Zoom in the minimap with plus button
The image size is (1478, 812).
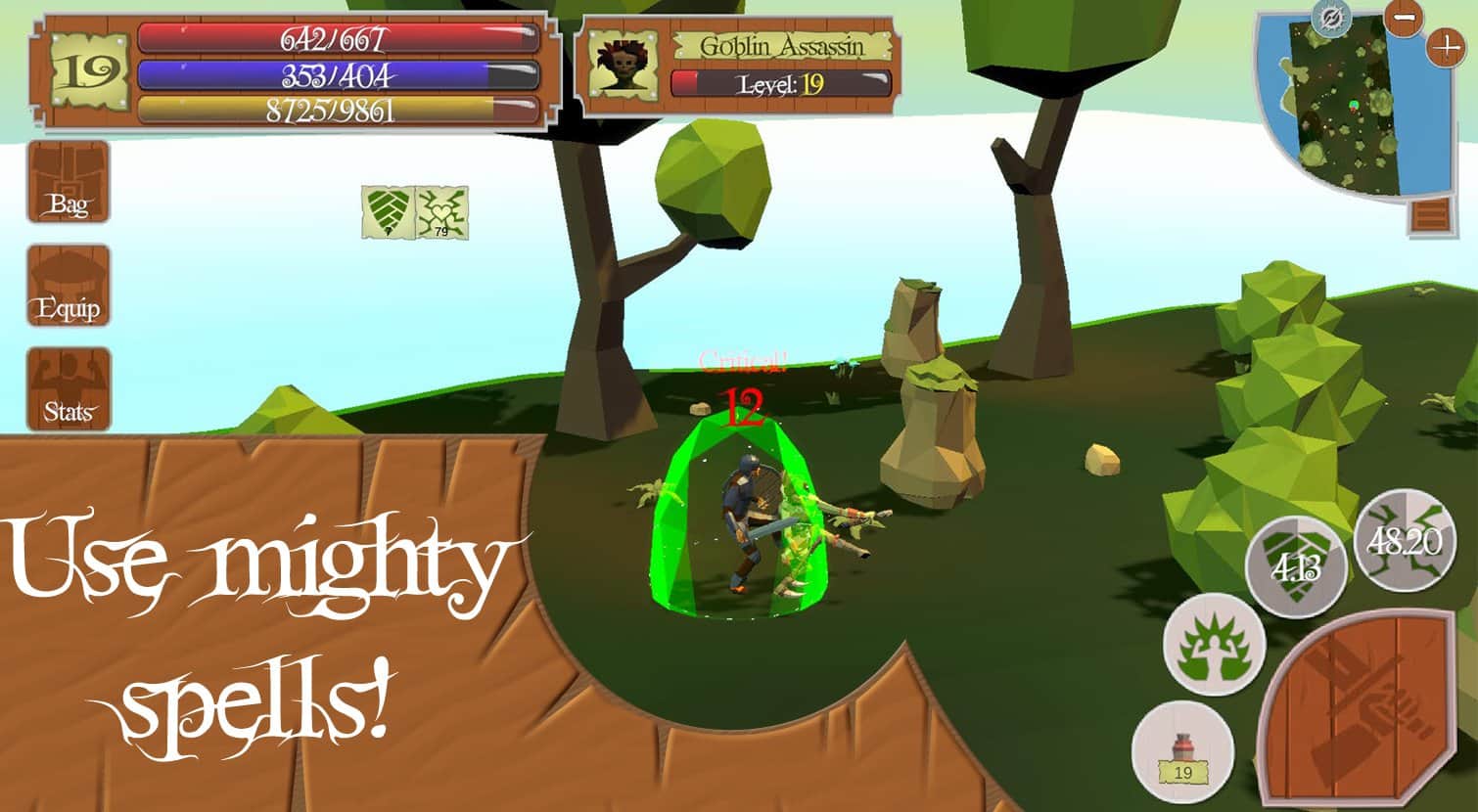coord(1446,47)
